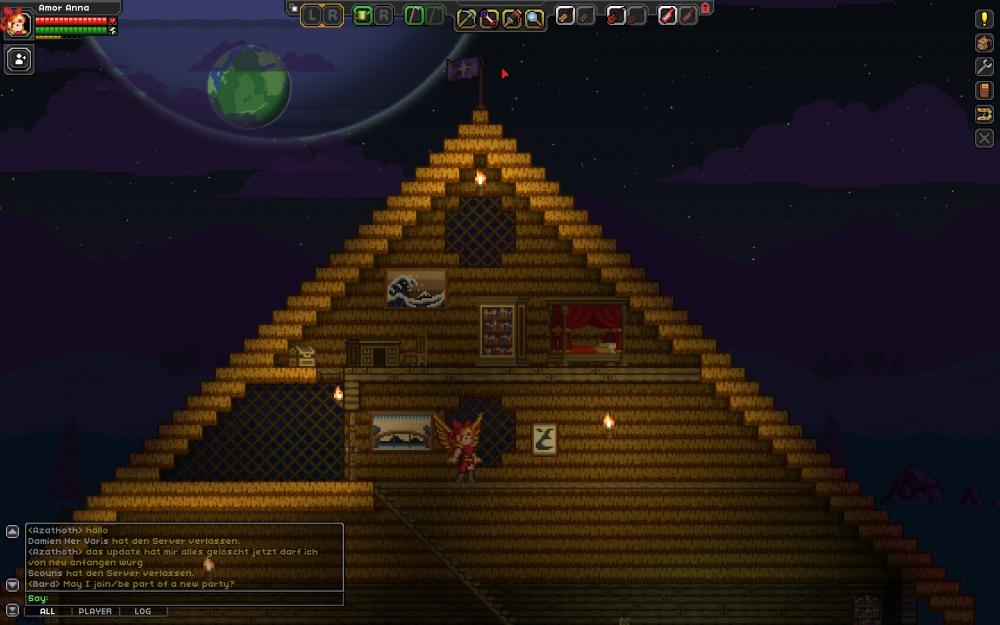This screenshot has width=1000, height=625.
Task: Click the golden beam-up teleport icon
Action: point(984,114)
